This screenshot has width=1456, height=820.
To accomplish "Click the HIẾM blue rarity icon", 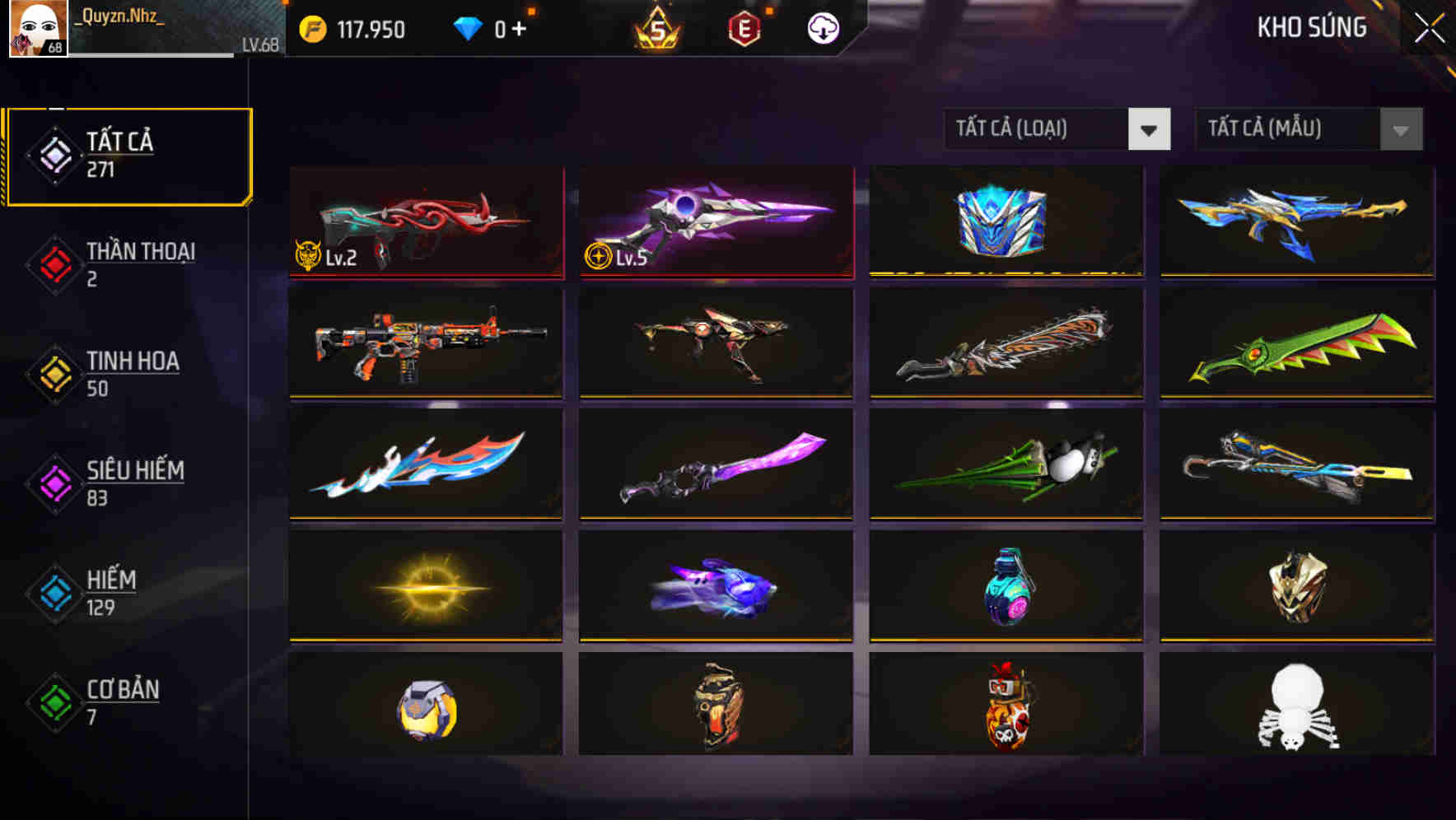I will click(54, 592).
